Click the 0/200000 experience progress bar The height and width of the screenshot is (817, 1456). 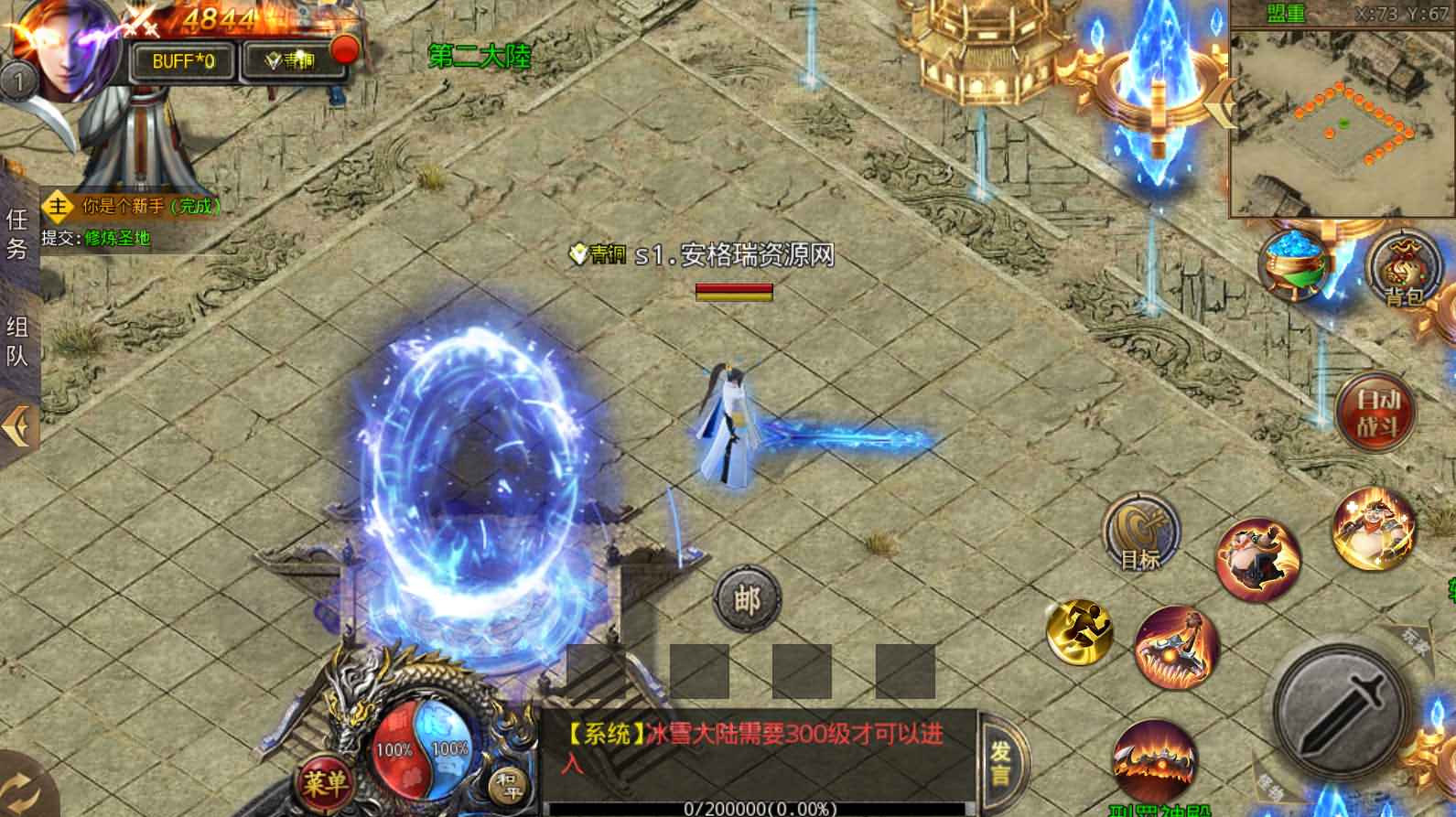click(x=760, y=808)
